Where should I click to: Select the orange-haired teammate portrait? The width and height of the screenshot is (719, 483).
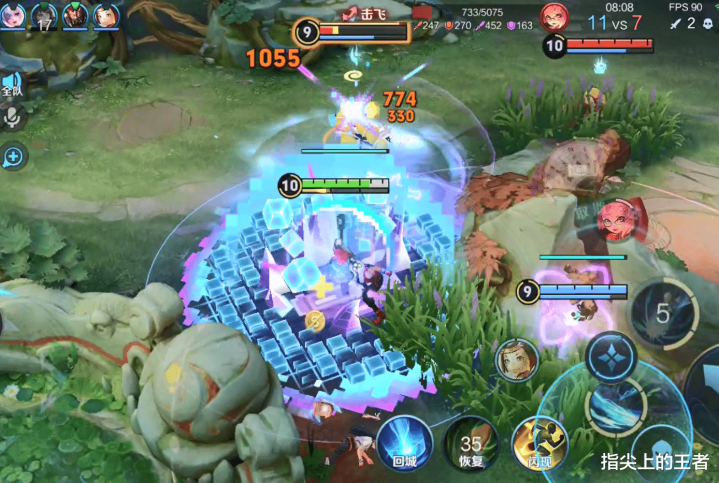coord(107,15)
